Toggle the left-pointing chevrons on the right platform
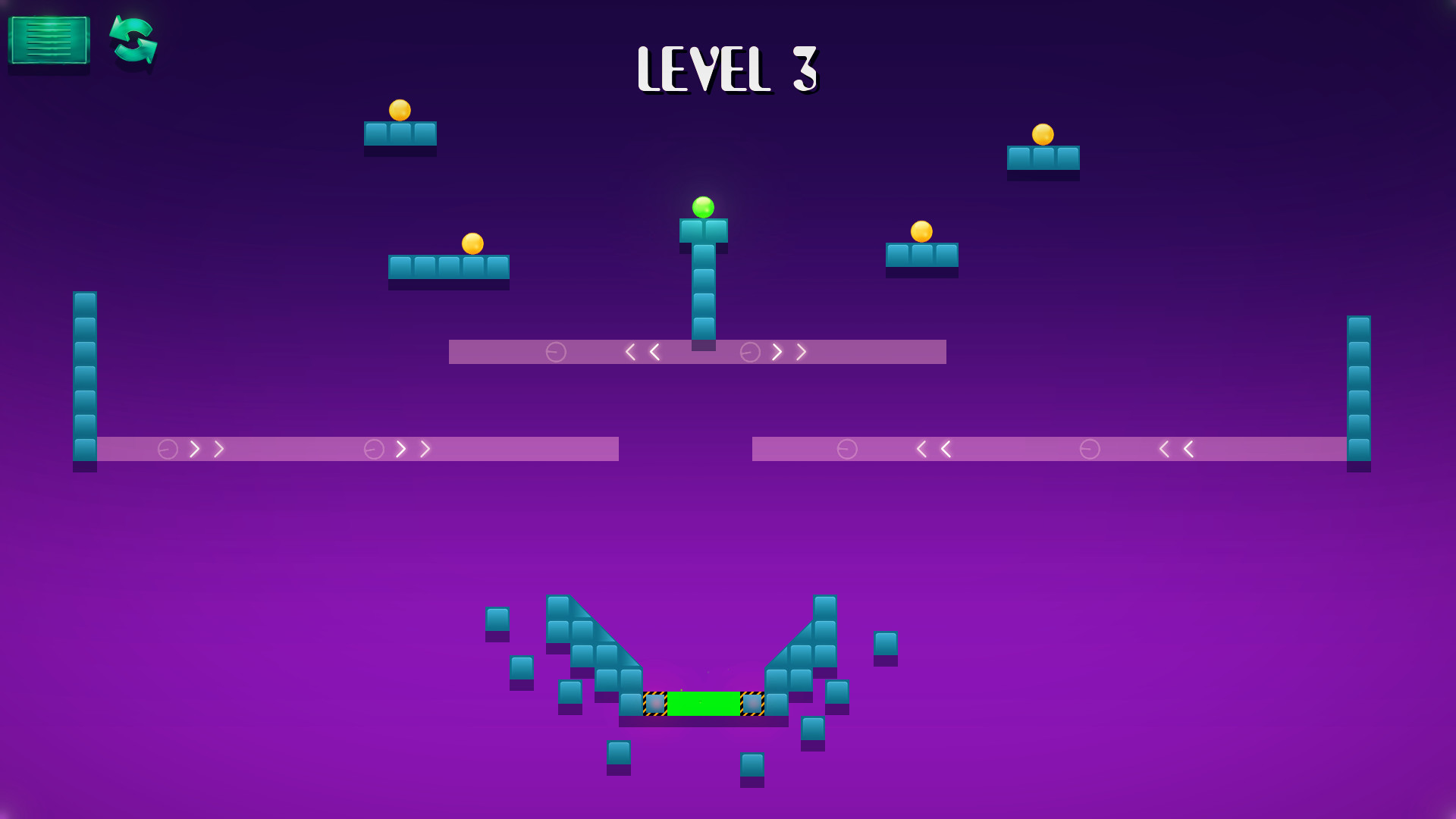Viewport: 1456px width, 819px height. (x=933, y=449)
